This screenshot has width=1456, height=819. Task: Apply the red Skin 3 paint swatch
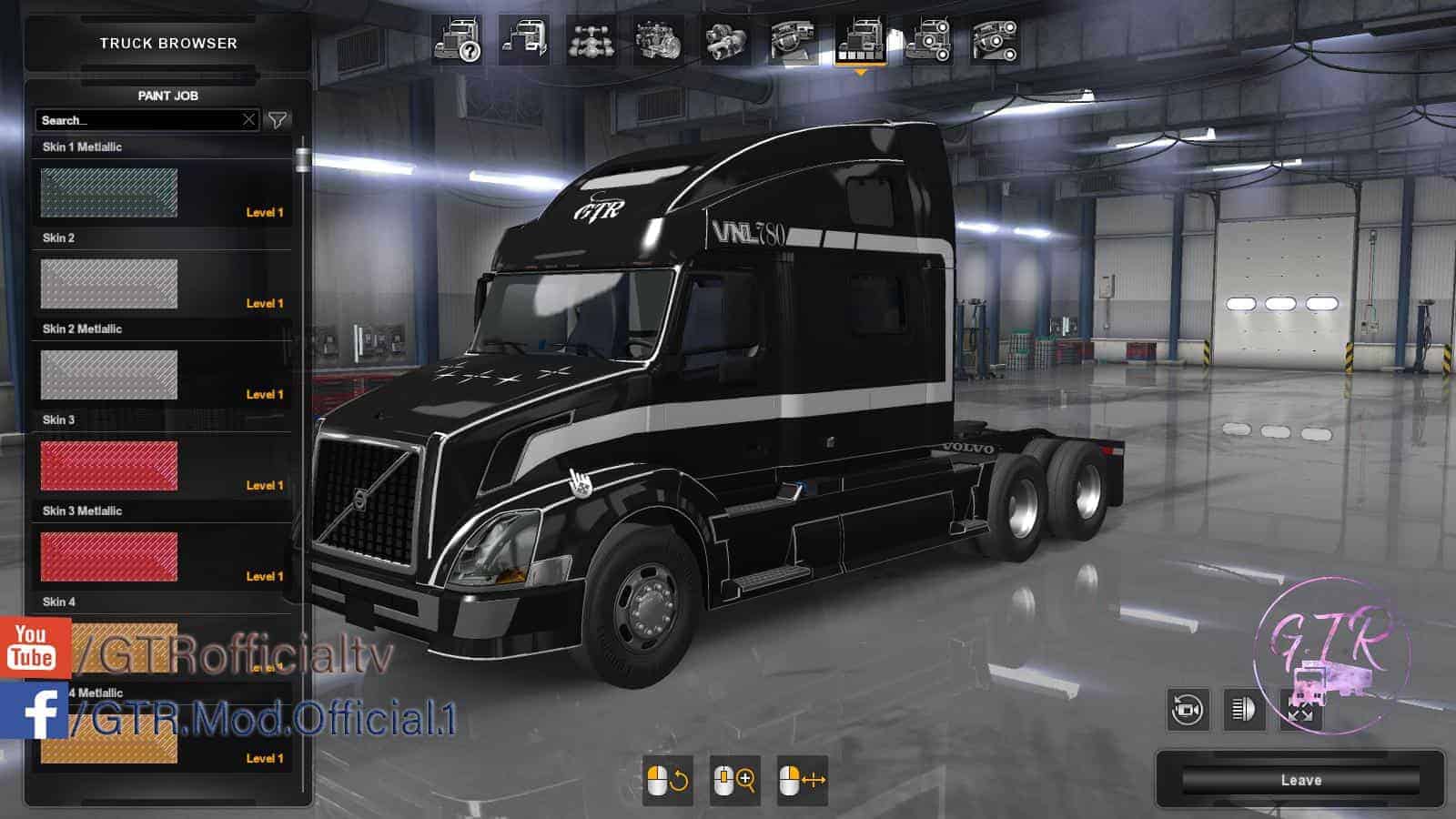point(109,465)
